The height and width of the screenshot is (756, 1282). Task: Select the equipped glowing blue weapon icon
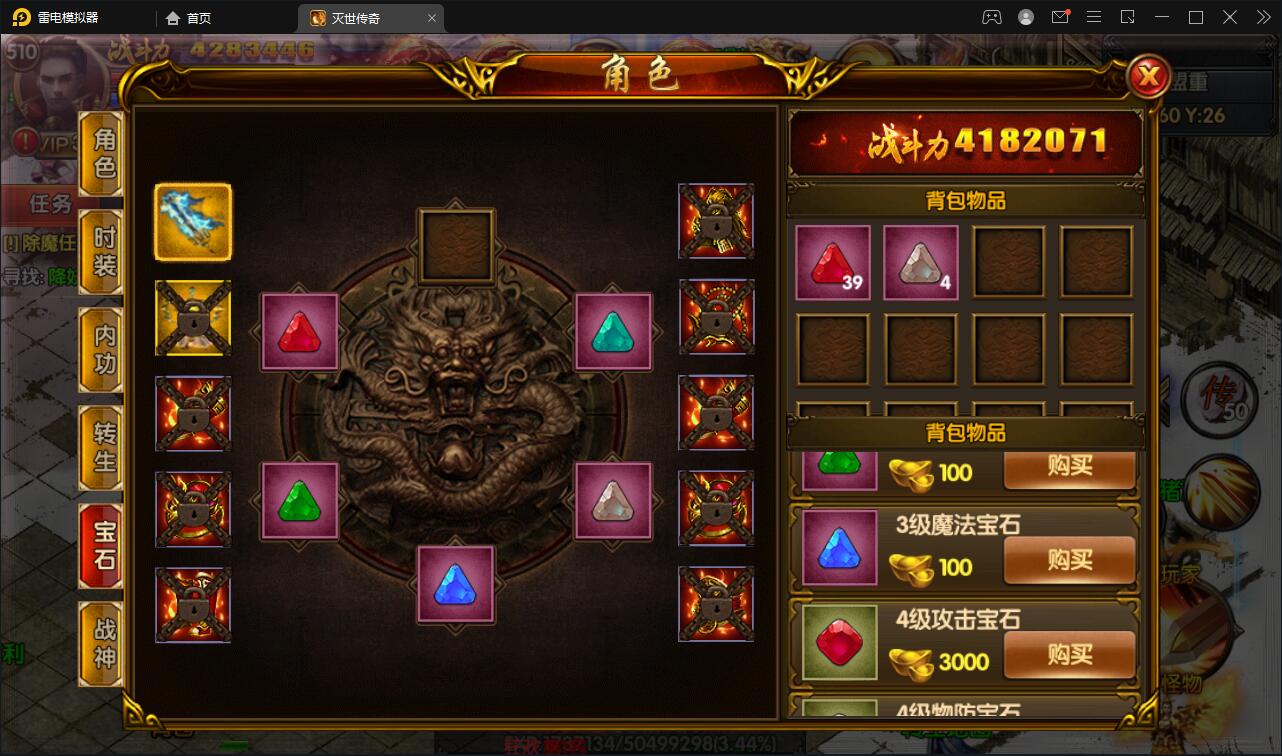pos(192,220)
